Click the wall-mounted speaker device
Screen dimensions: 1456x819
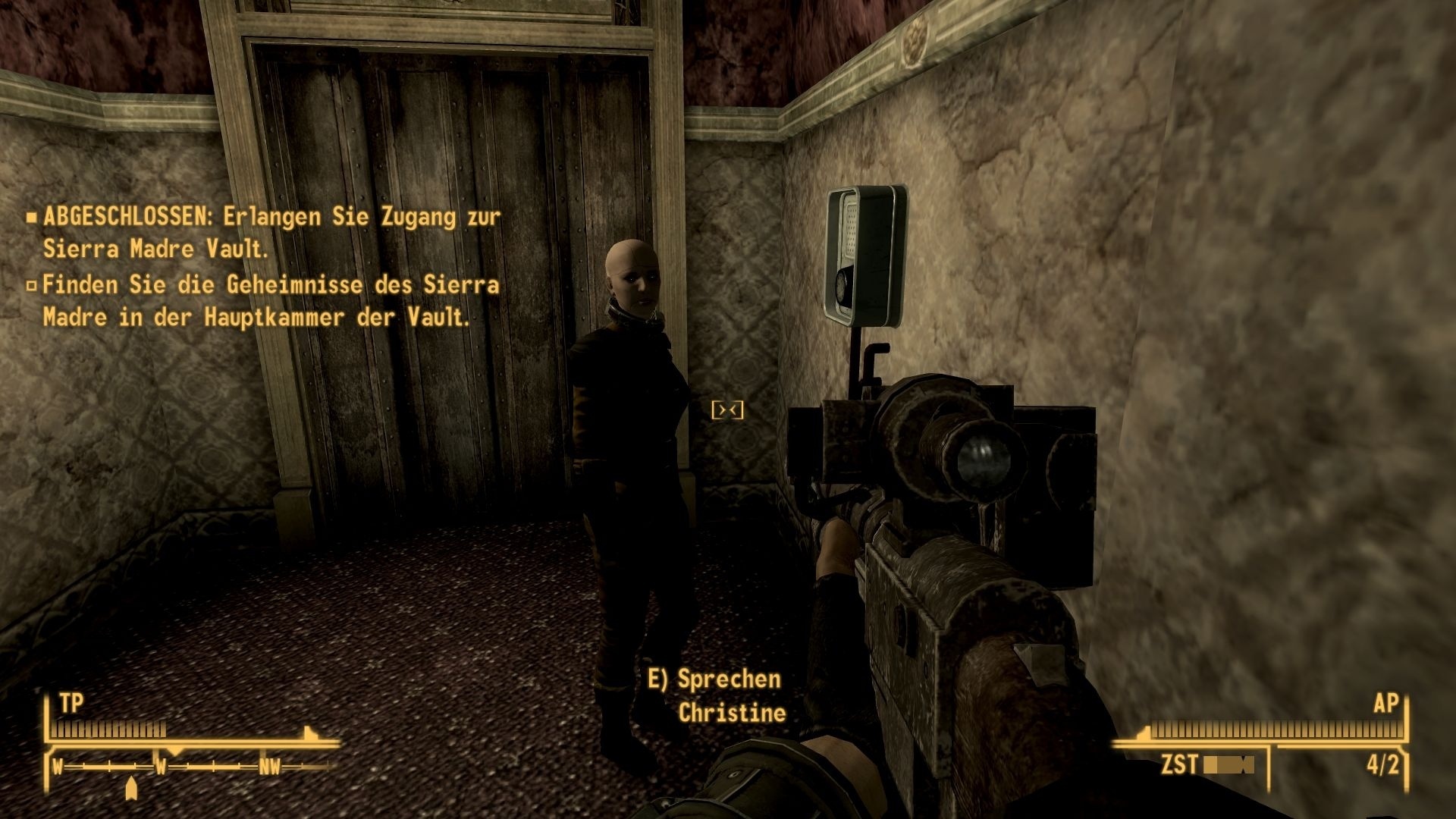coord(864,250)
